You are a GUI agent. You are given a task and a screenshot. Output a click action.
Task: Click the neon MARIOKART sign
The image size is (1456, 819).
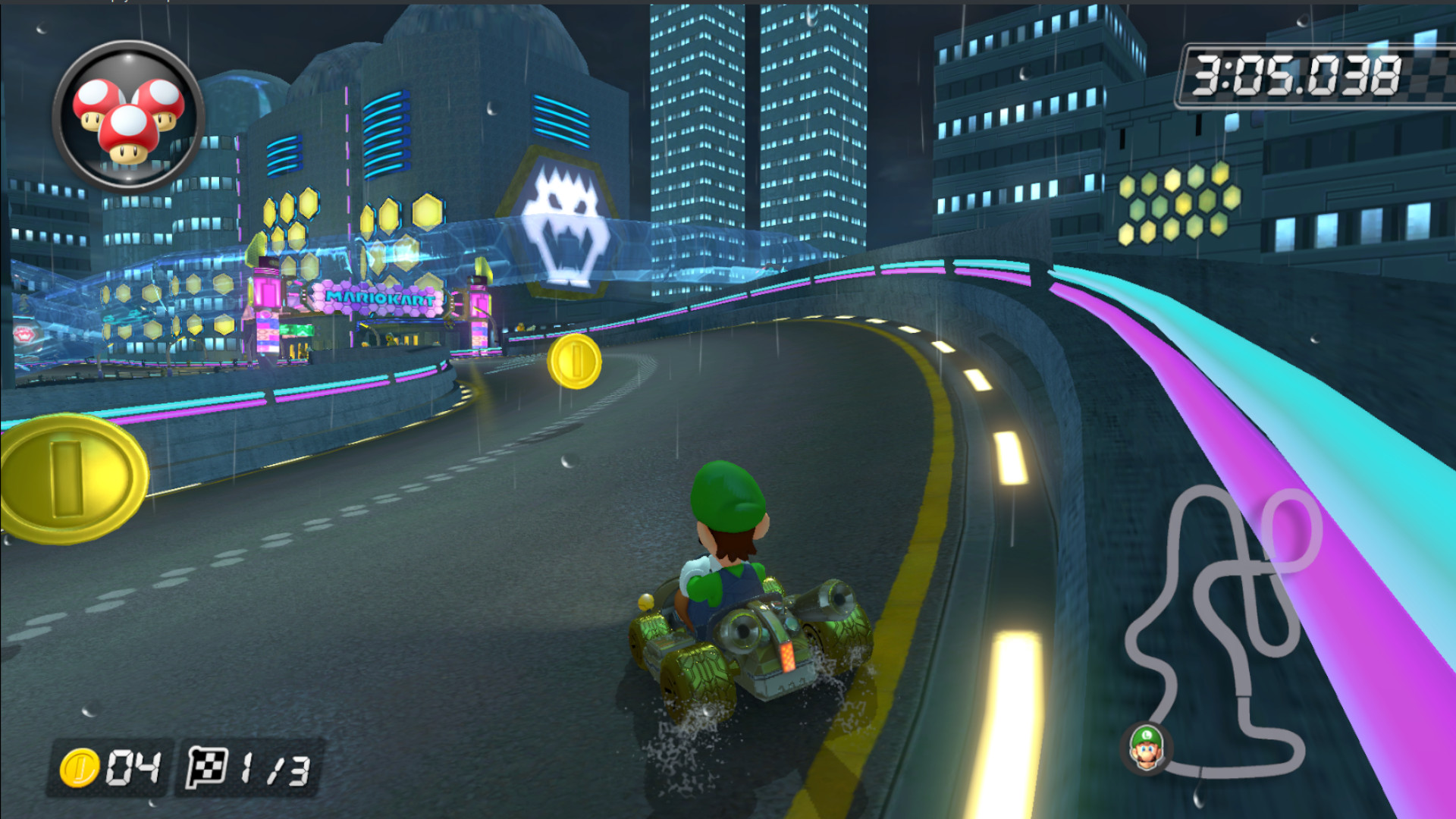(x=379, y=299)
